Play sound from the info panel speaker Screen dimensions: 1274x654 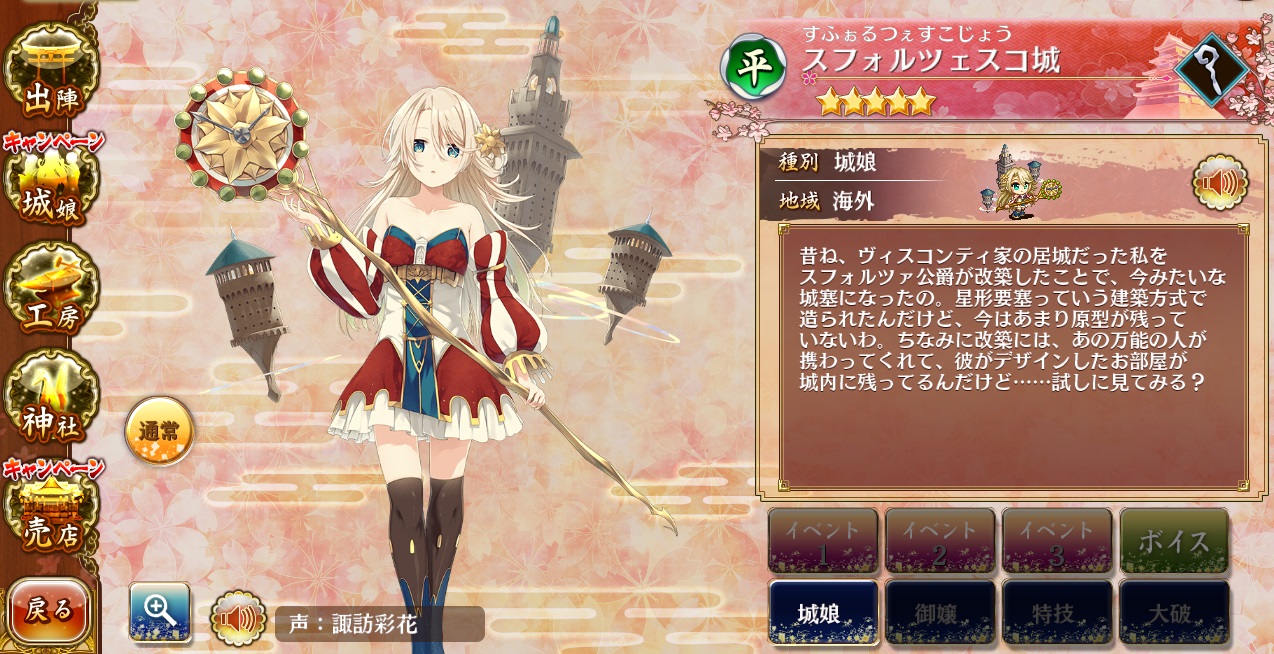[x=1220, y=183]
